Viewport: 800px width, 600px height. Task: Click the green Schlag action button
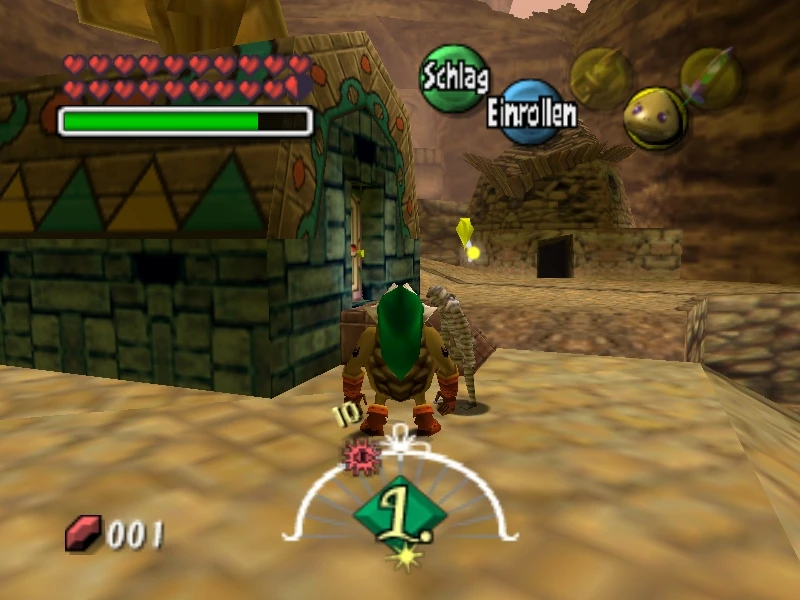click(x=454, y=77)
